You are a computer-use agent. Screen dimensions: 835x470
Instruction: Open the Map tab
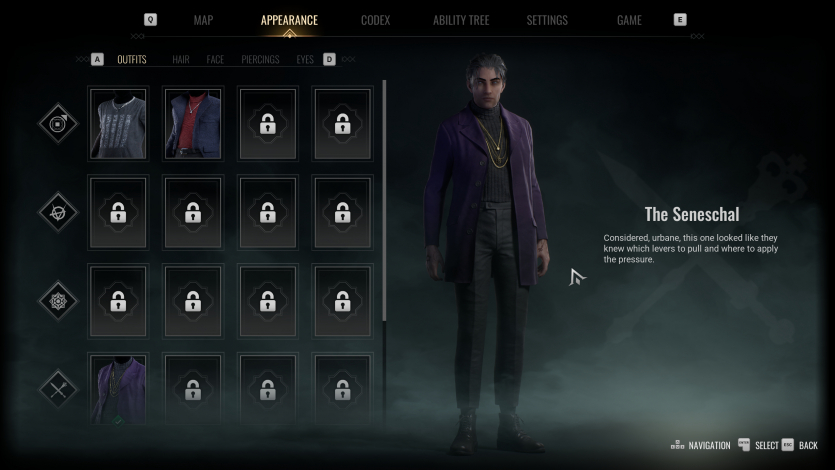(x=203, y=20)
